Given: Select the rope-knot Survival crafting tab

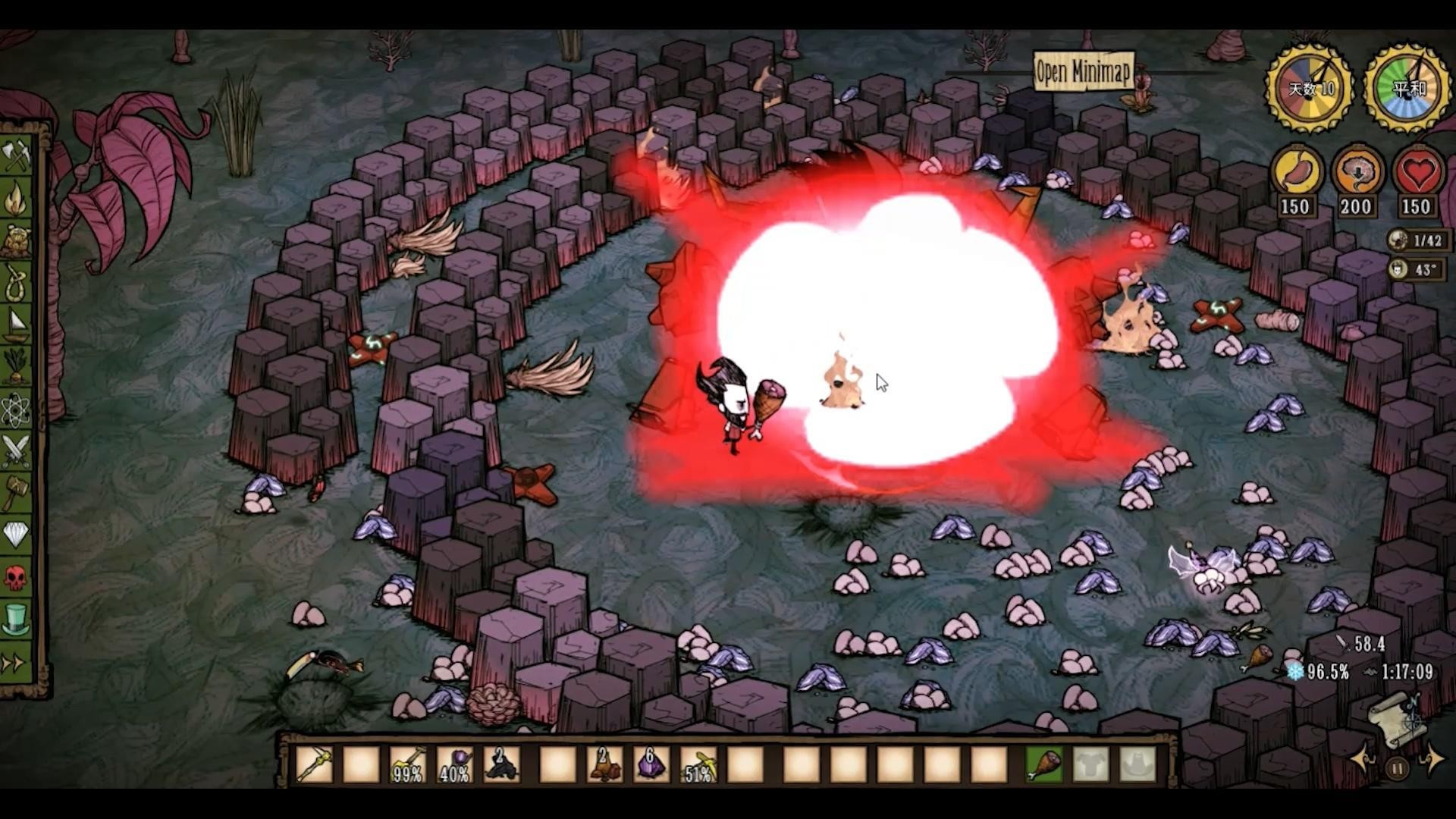Looking at the screenshot, I should 16,283.
